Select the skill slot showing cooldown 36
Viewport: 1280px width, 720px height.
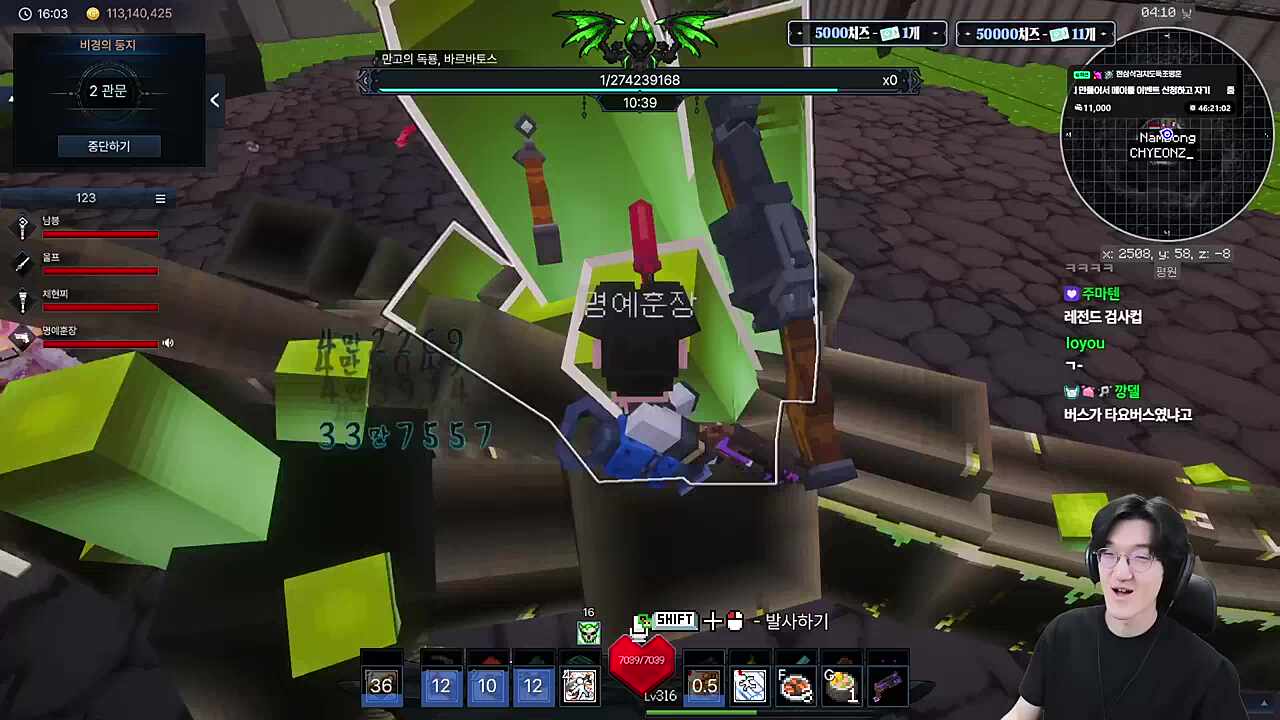coord(381,685)
